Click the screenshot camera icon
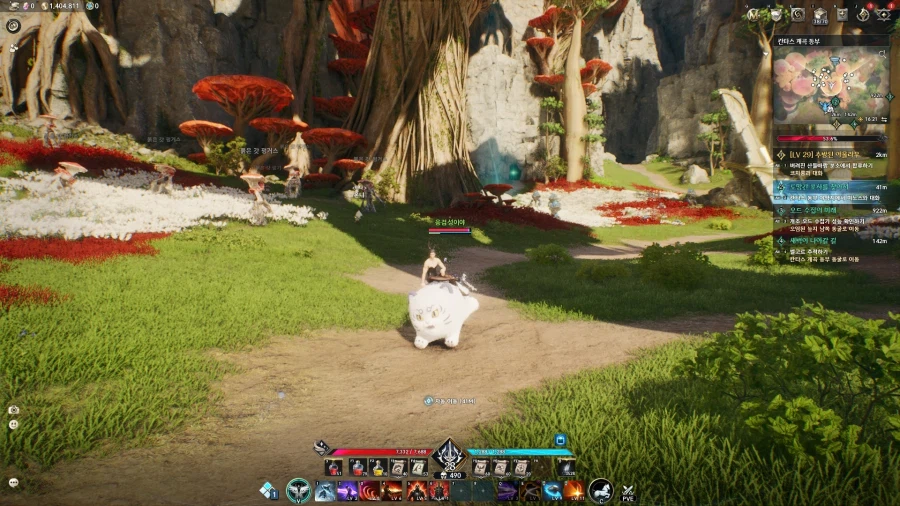The width and height of the screenshot is (900, 506). tap(13, 410)
